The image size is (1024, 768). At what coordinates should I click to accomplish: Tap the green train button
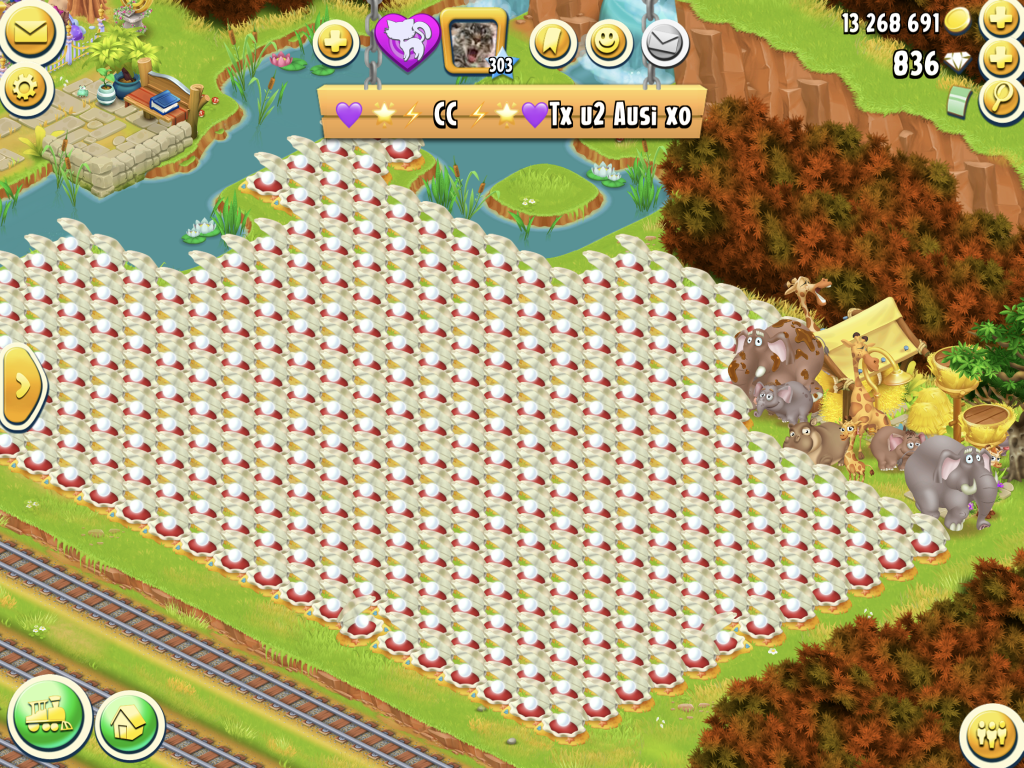click(x=49, y=716)
